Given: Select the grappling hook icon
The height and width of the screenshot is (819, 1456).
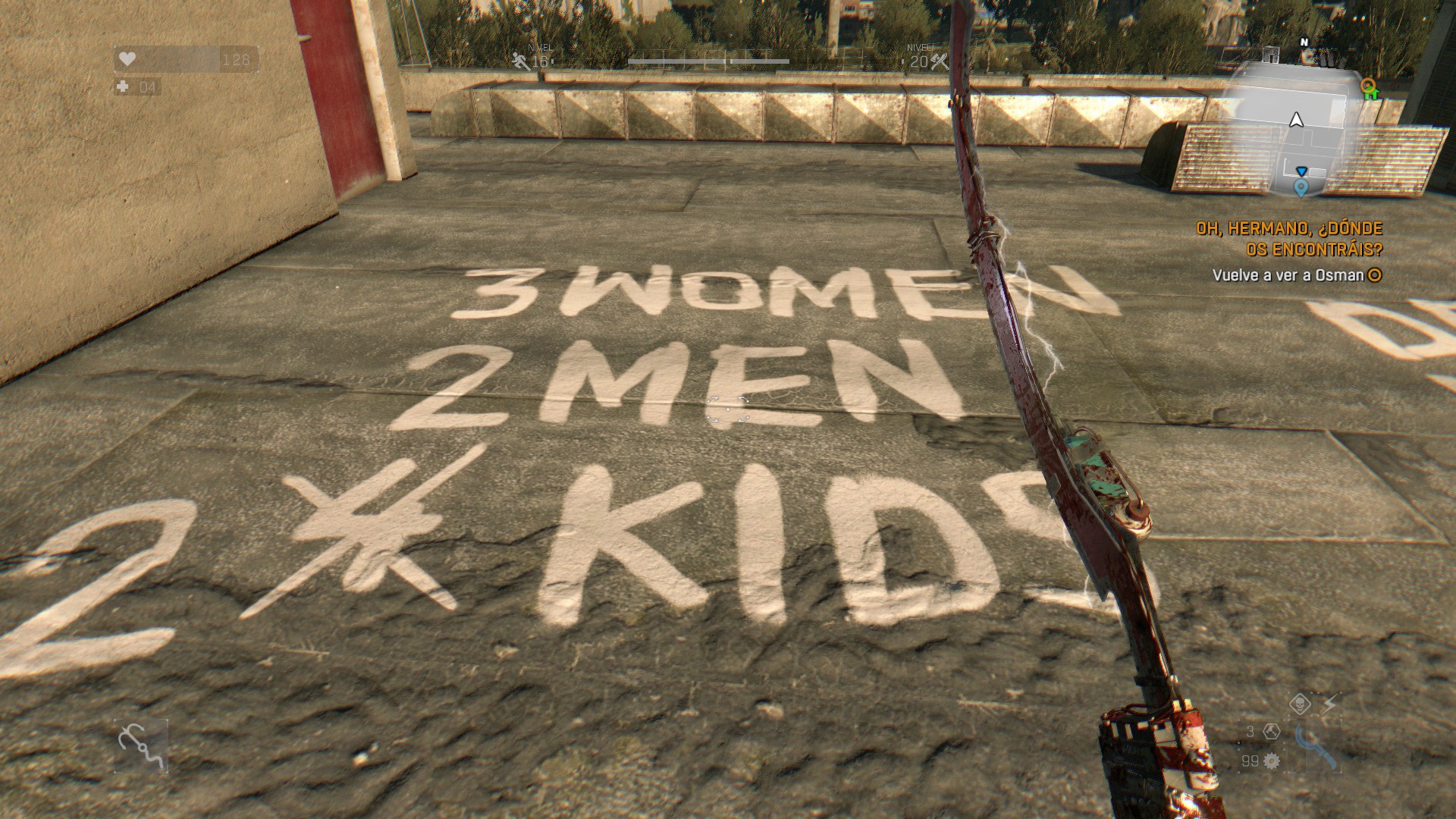Looking at the screenshot, I should (141, 746).
